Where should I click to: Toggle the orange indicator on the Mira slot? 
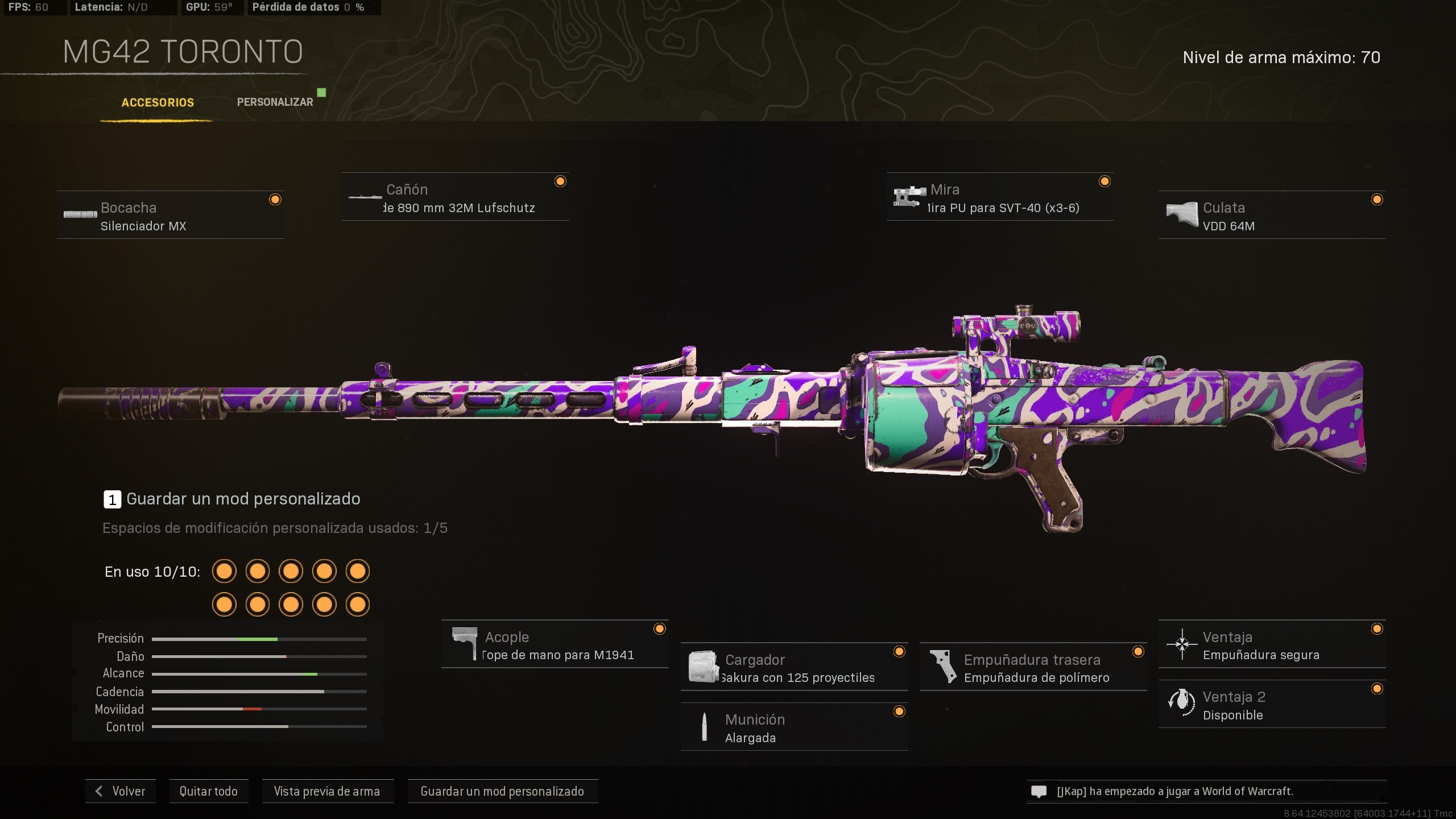pos(1105,181)
